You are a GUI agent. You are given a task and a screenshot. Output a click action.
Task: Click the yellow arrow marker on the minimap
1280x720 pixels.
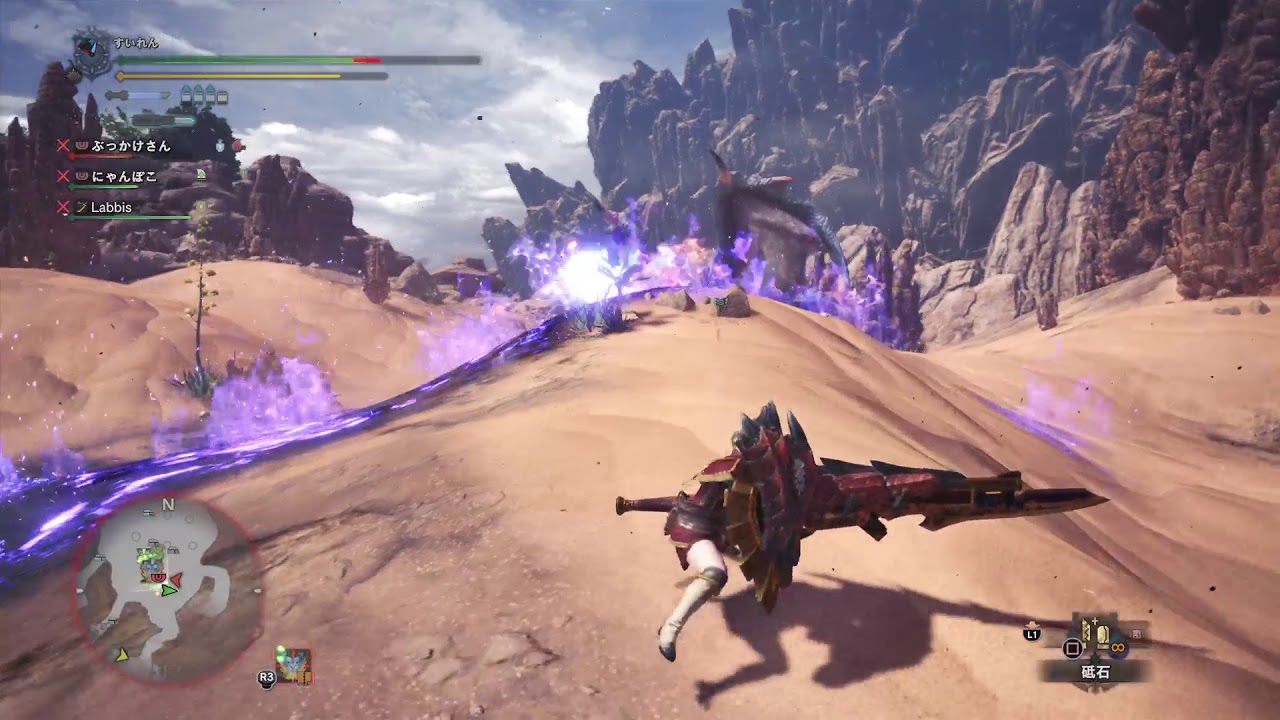click(x=122, y=655)
